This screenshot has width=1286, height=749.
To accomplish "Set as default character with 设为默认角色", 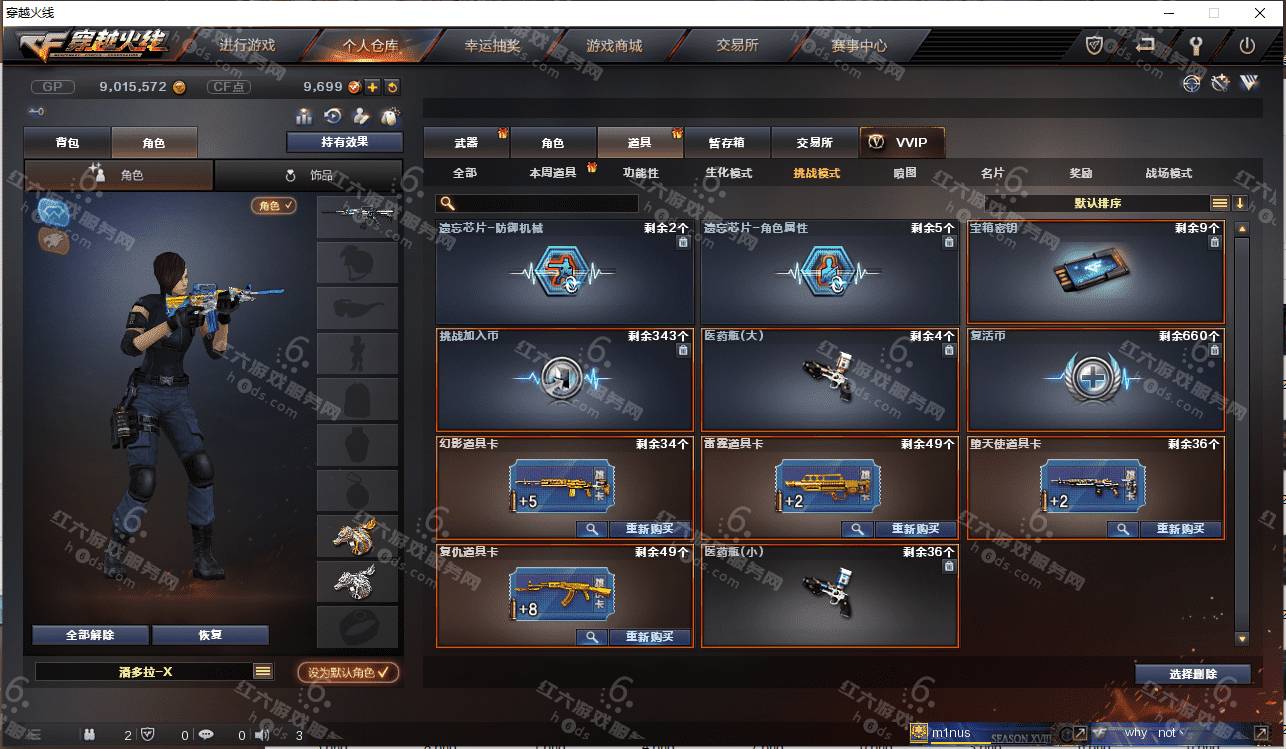I will pyautogui.click(x=348, y=673).
